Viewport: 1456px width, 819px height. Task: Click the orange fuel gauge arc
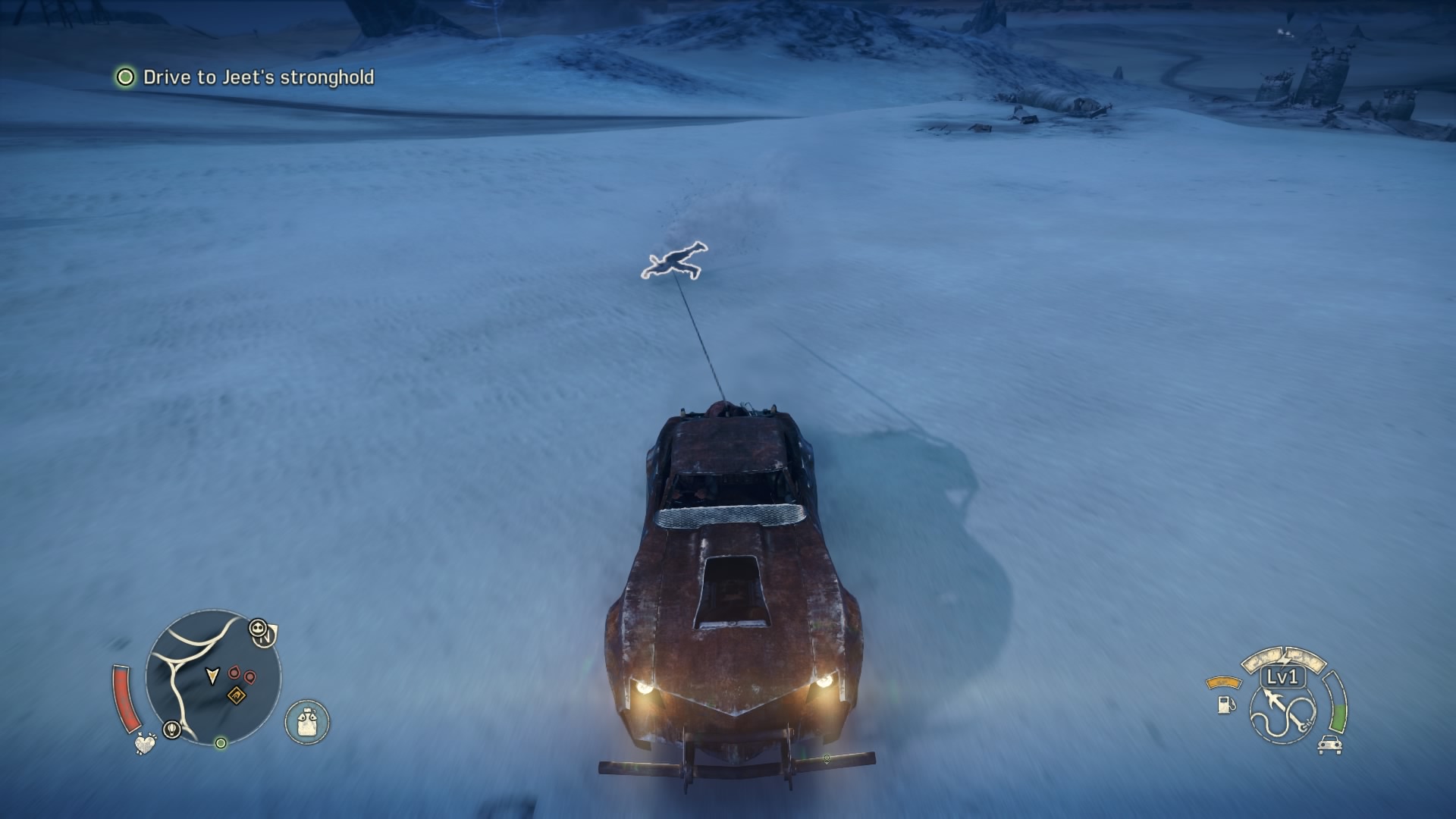click(x=1224, y=682)
